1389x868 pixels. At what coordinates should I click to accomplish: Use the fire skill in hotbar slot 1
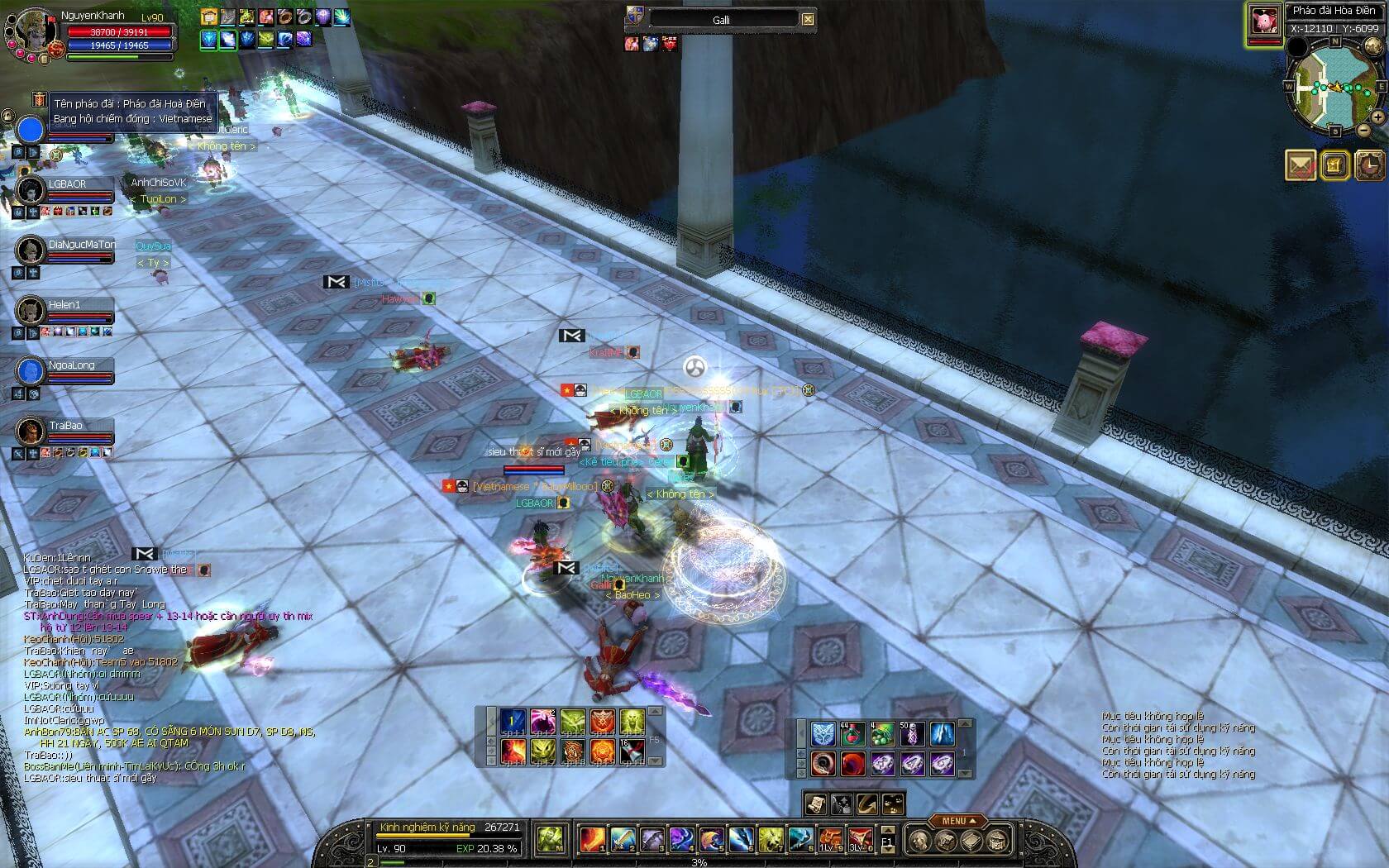591,840
